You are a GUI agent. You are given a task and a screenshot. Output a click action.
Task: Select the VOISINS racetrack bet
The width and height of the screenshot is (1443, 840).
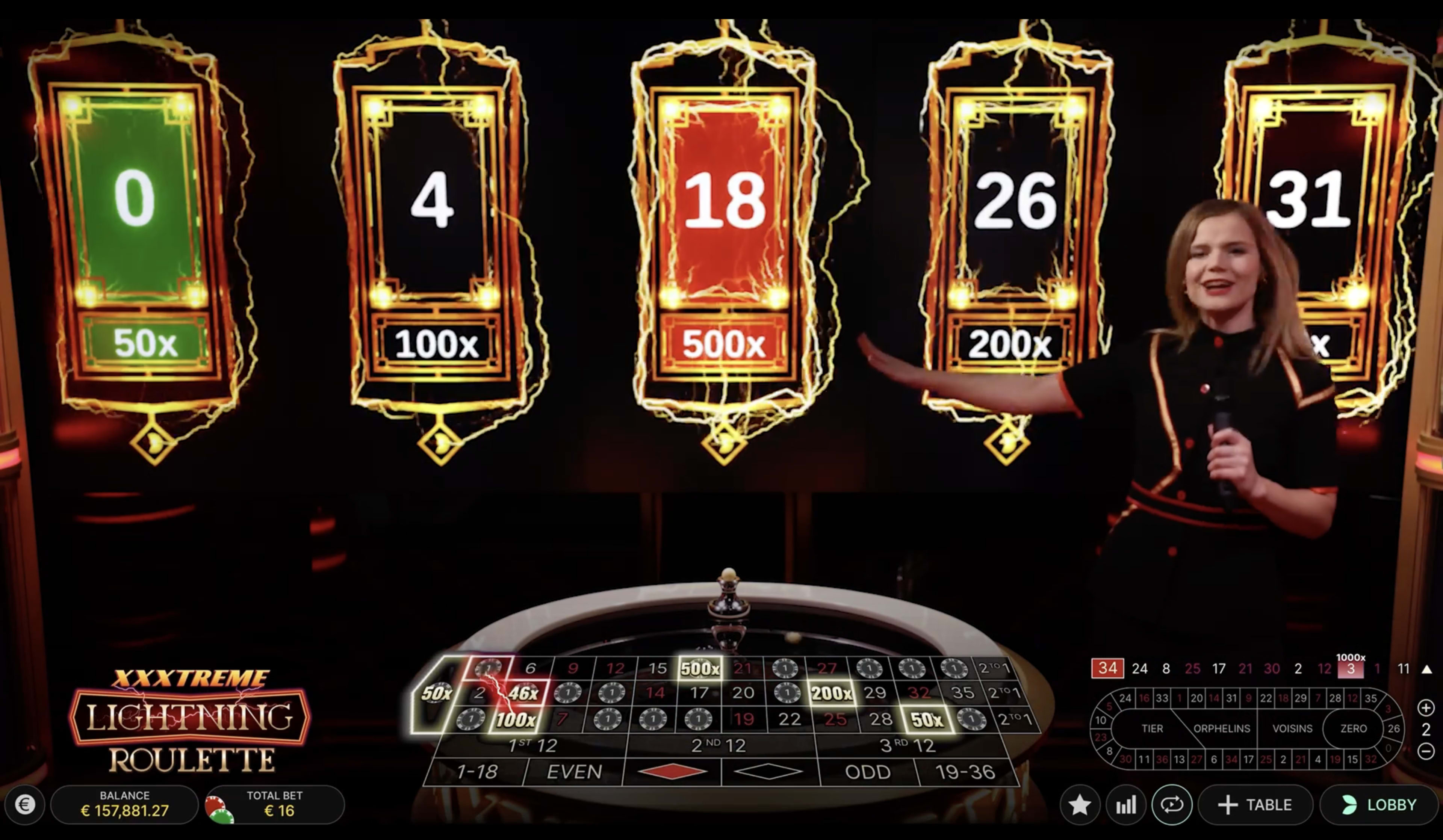(1293, 728)
